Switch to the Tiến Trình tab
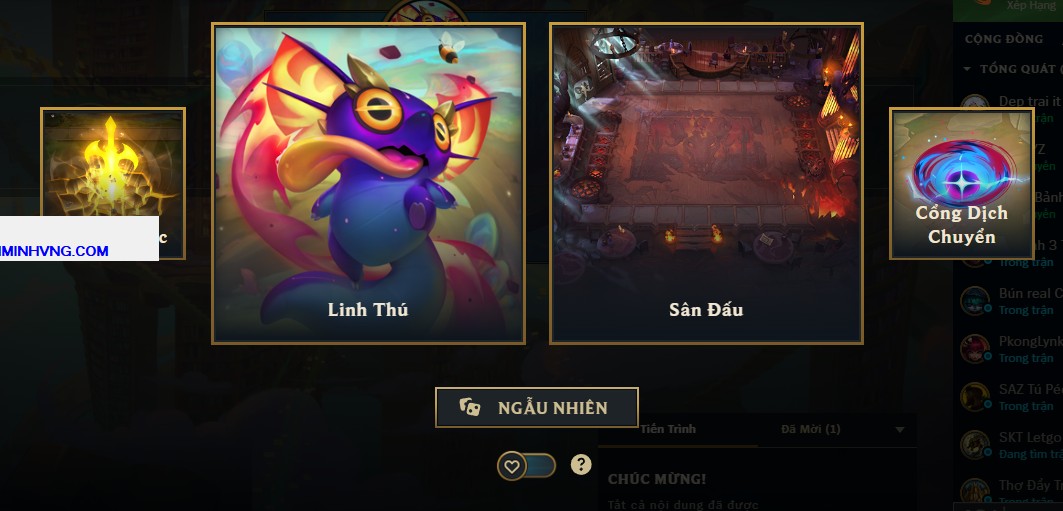Screen dimensions: 1063x511 (668, 429)
